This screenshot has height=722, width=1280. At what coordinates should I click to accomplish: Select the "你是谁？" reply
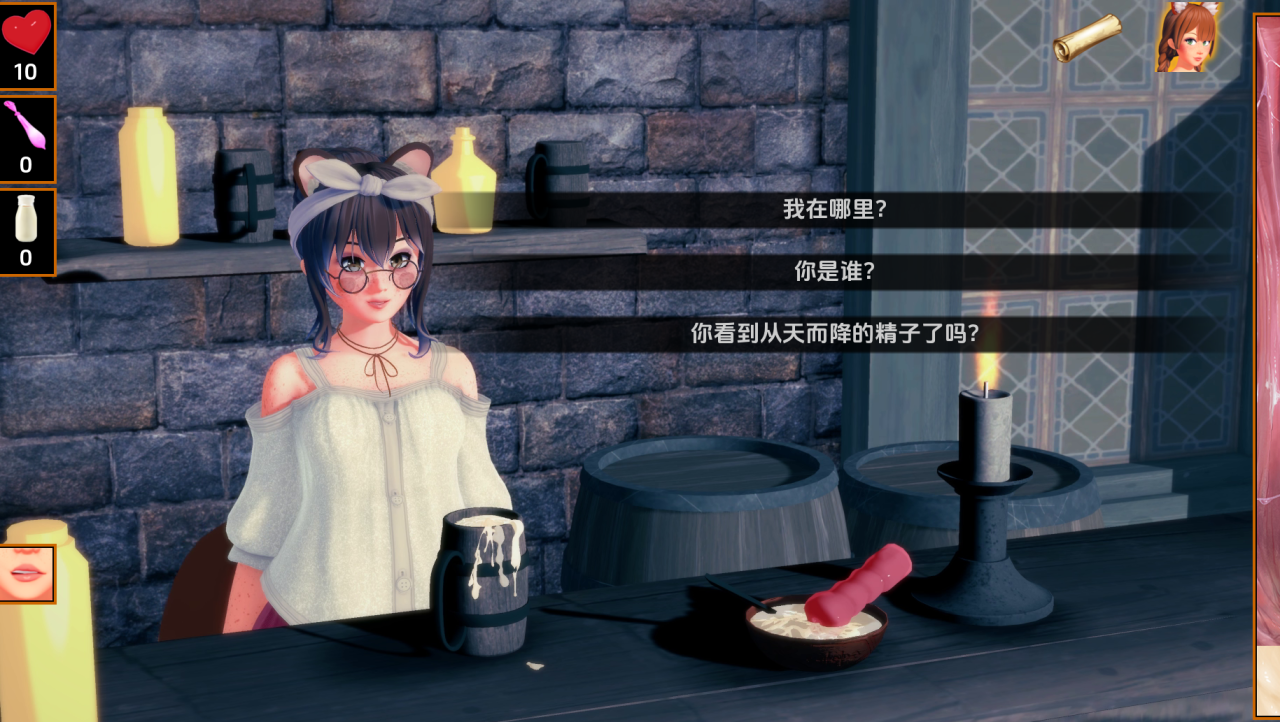(x=834, y=272)
